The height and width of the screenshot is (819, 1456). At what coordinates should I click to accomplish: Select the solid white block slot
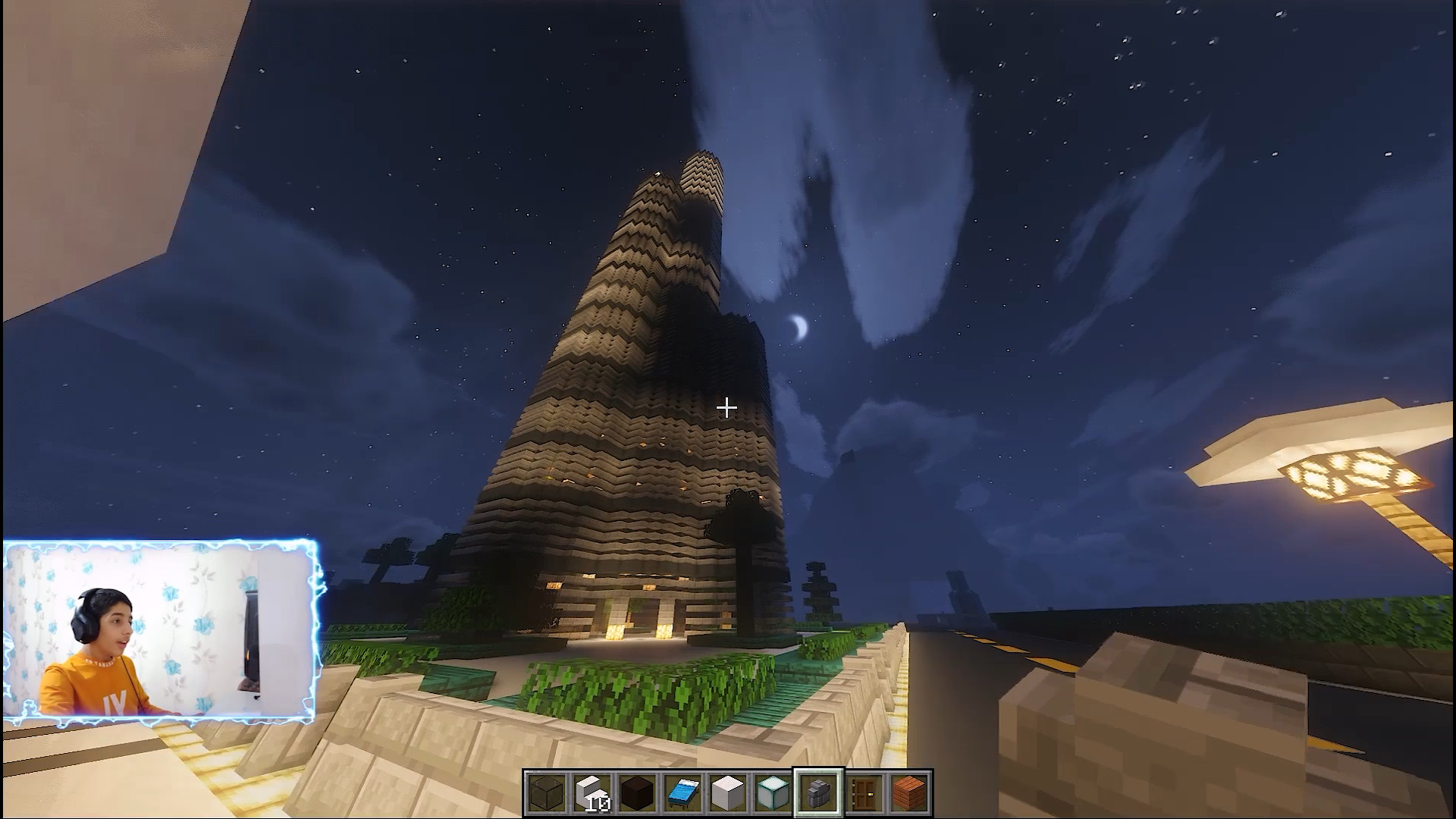[728, 793]
